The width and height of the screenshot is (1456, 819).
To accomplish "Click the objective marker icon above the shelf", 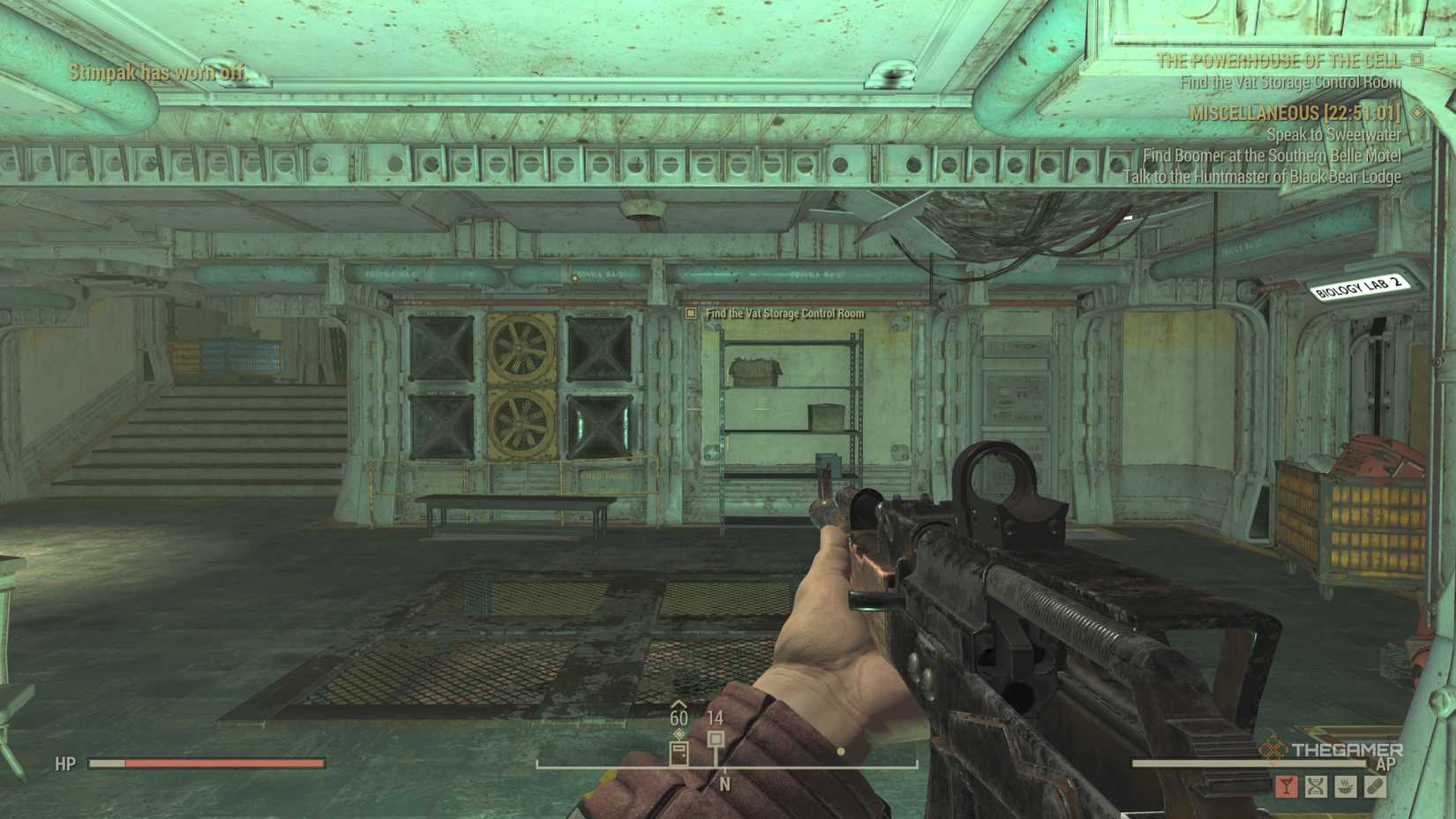I will (x=691, y=313).
